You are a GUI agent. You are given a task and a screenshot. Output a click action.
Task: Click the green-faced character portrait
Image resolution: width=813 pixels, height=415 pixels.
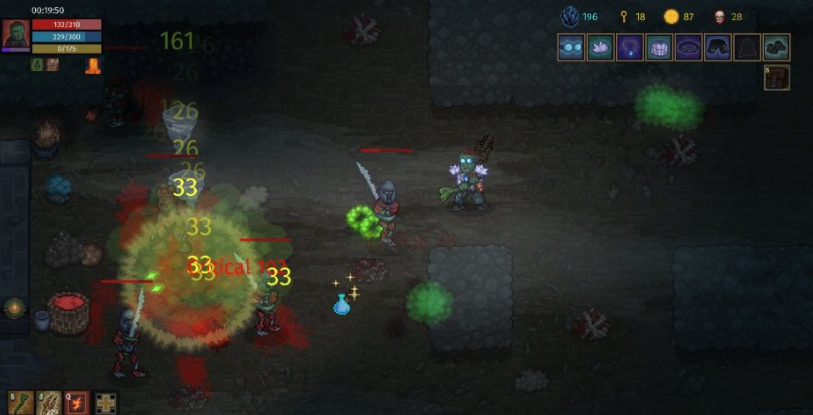[15, 34]
